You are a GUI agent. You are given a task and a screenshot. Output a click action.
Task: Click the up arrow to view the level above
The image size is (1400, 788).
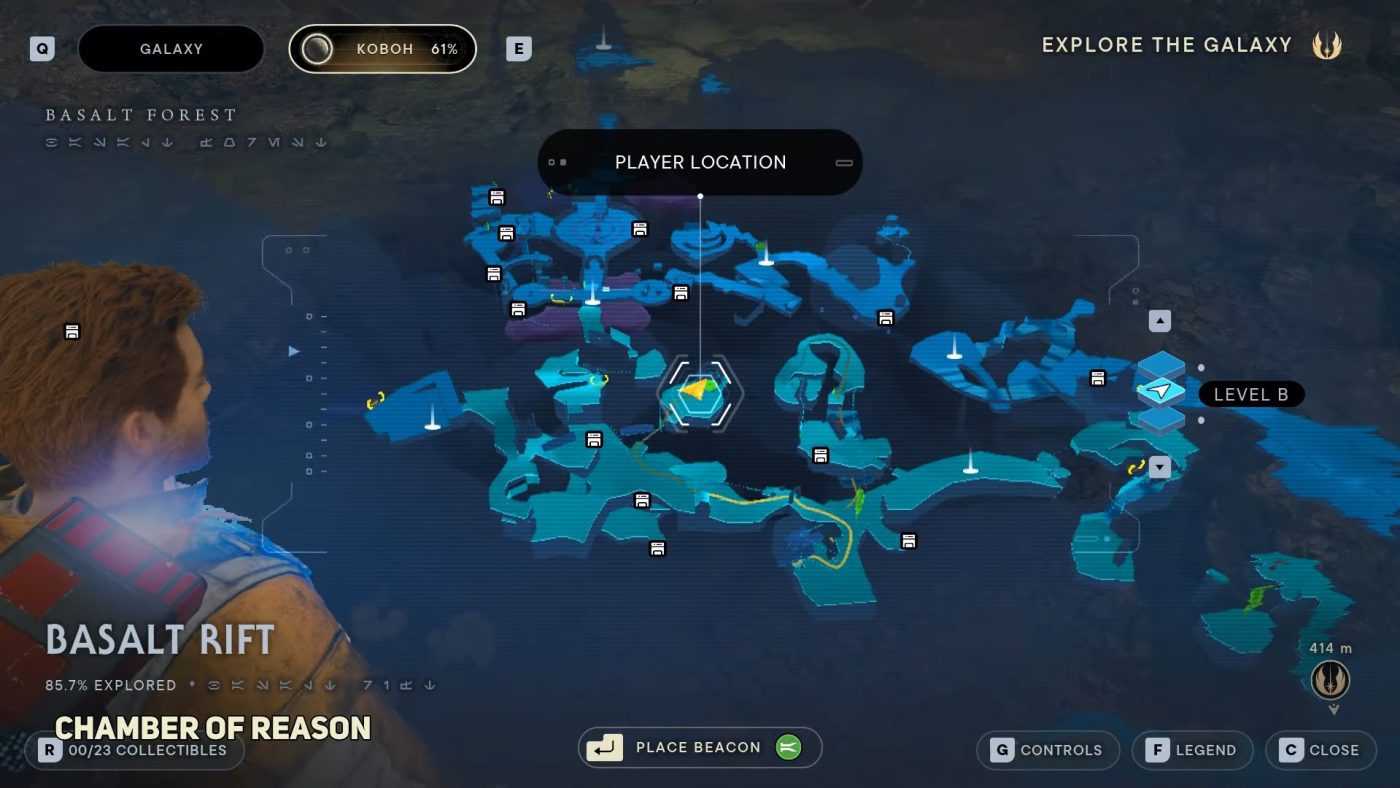[1158, 320]
